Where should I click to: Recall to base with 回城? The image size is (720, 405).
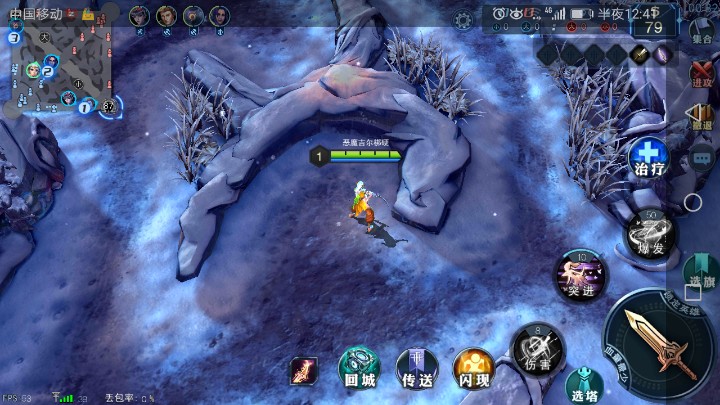pos(358,368)
